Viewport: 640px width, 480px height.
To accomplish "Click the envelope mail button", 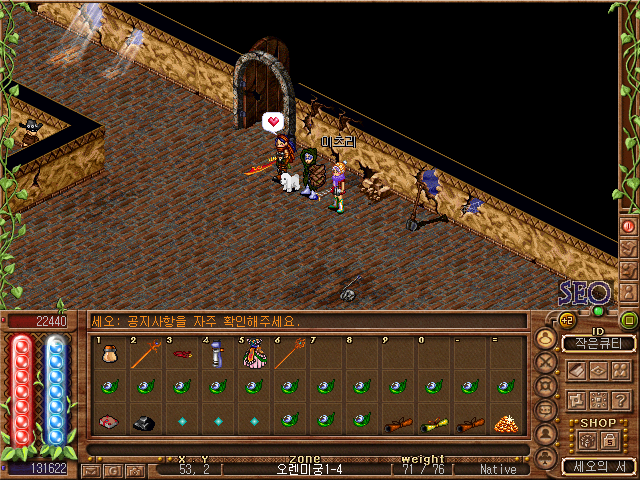I will (91, 469).
